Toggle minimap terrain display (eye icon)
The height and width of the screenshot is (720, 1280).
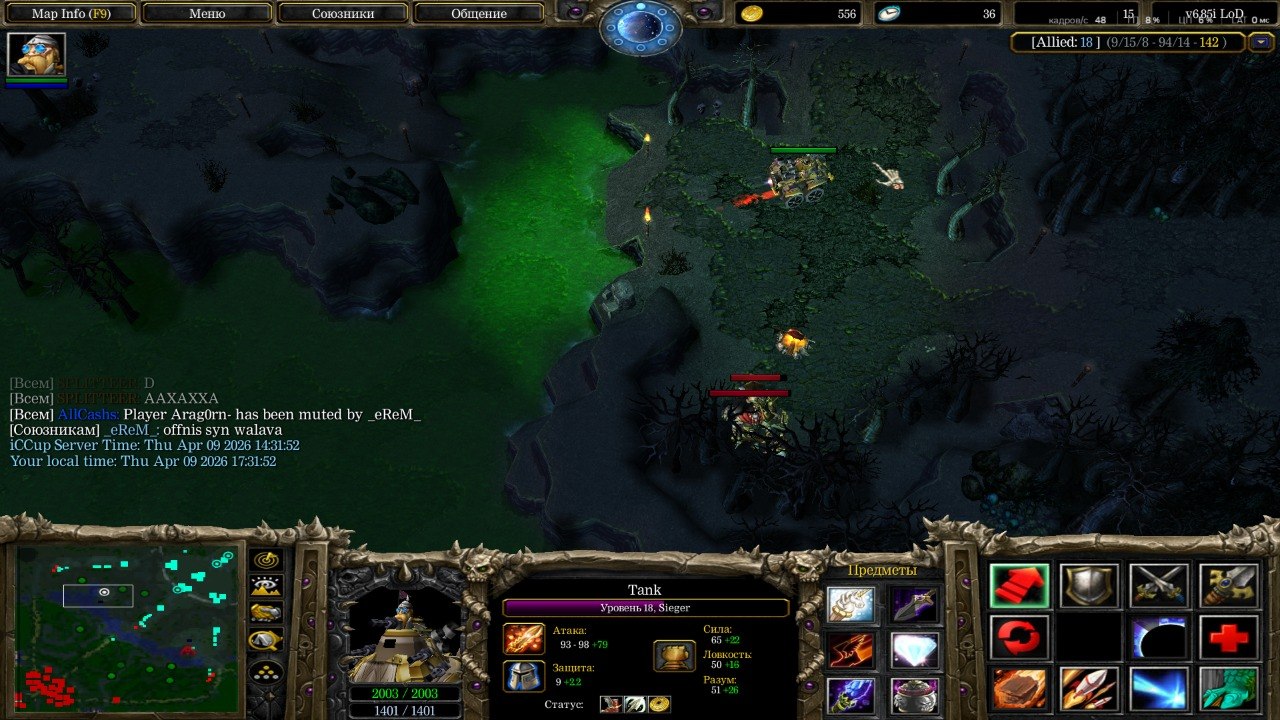point(266,587)
